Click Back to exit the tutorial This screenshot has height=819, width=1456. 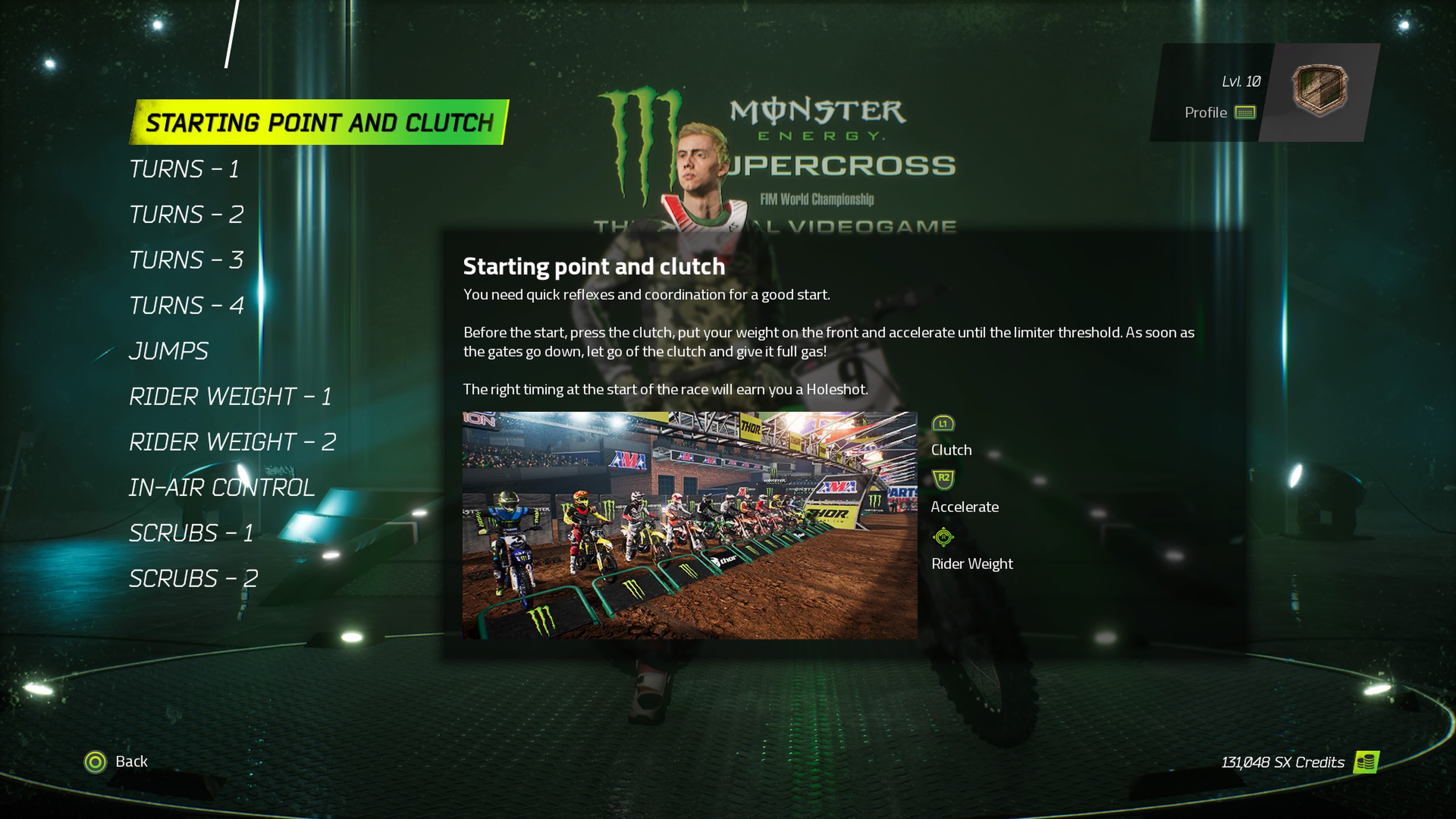click(x=132, y=761)
